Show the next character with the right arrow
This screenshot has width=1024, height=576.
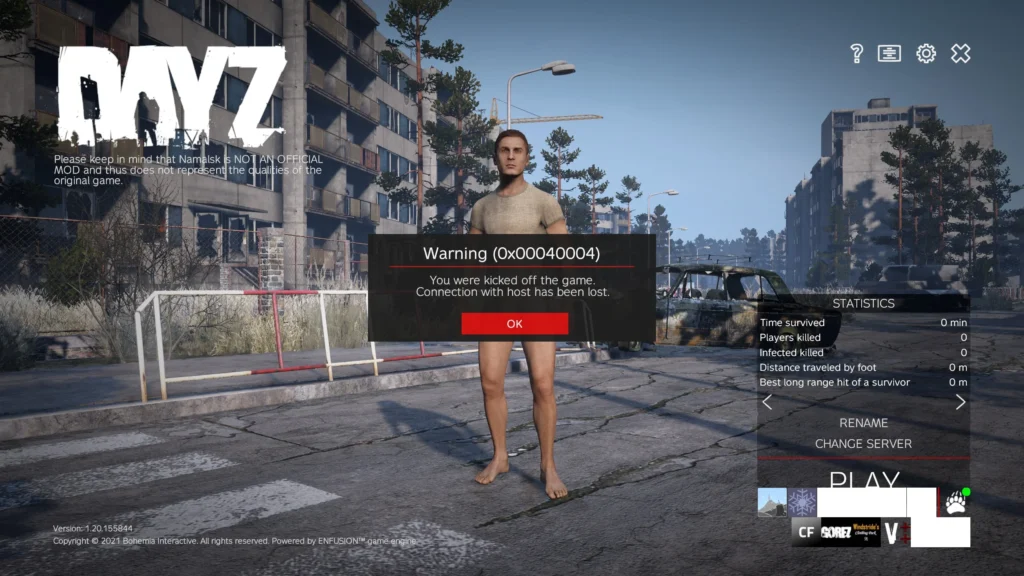960,402
